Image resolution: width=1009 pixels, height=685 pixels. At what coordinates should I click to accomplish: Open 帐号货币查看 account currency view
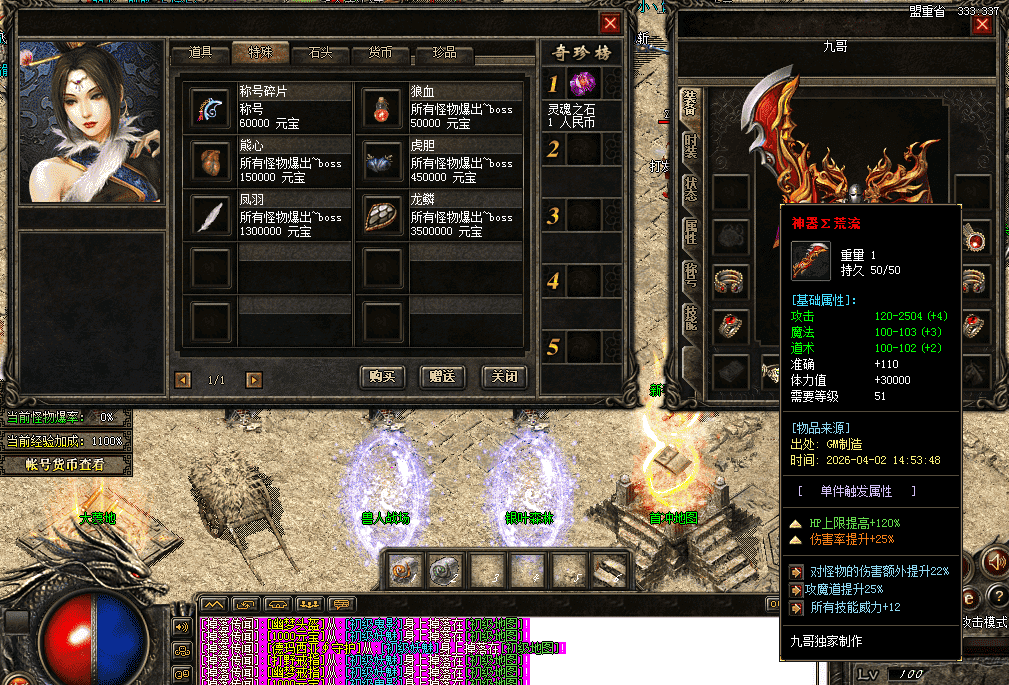point(66,464)
